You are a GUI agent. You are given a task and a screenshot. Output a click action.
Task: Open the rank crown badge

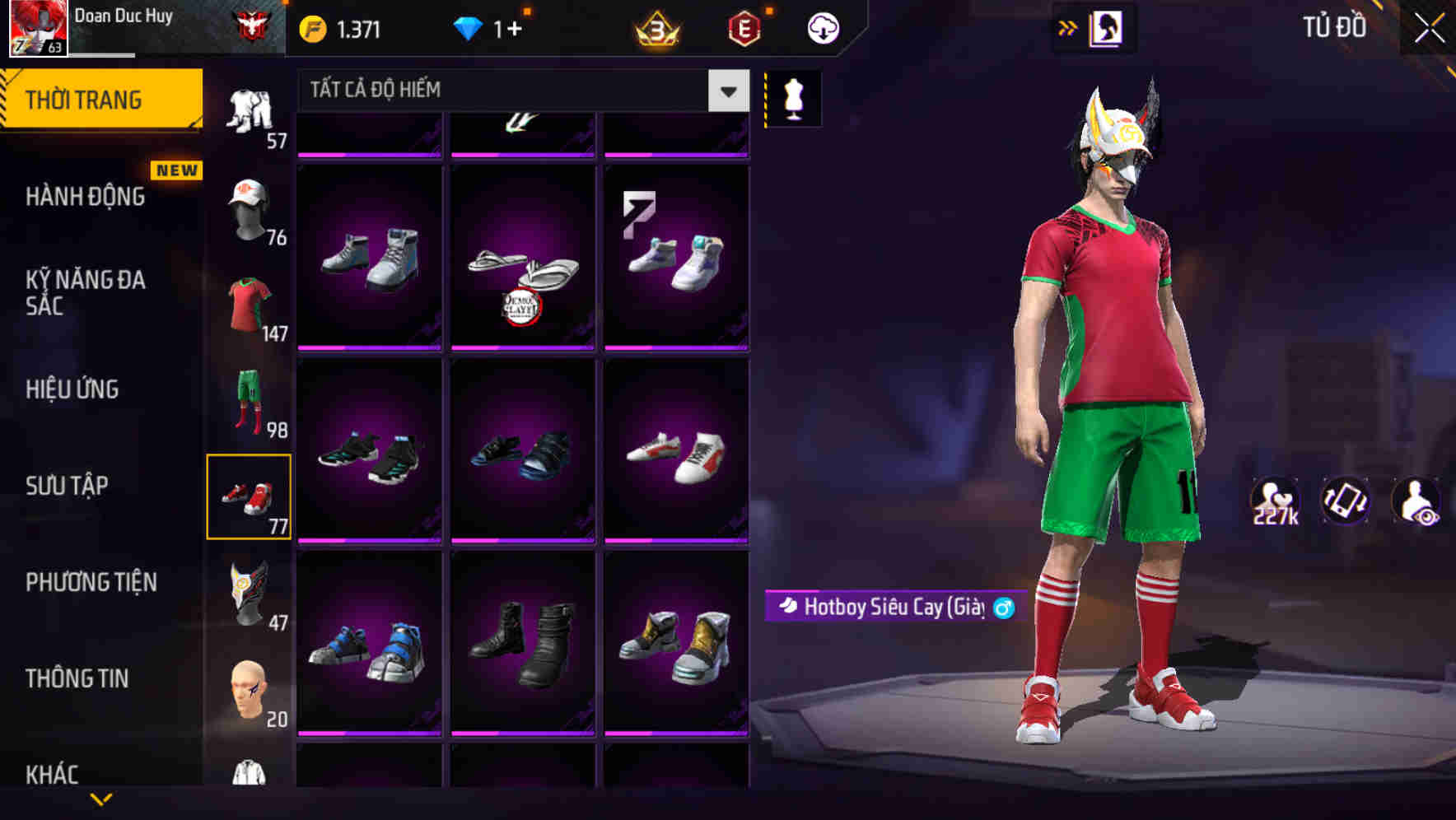tap(655, 26)
